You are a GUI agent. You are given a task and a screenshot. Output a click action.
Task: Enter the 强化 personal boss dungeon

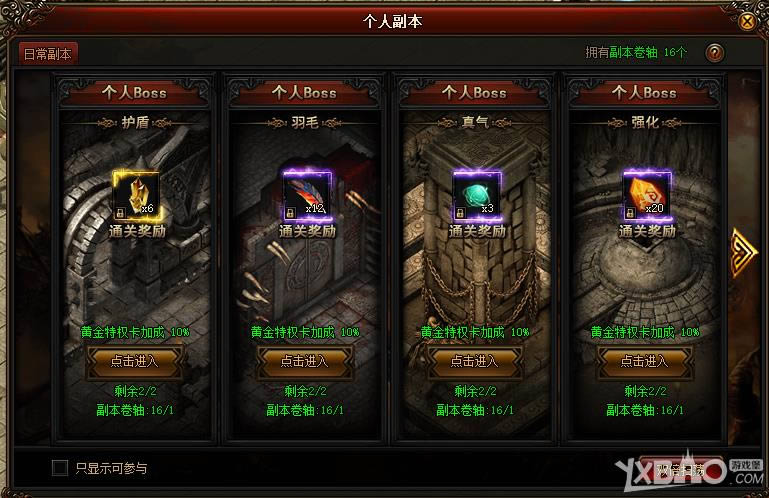646,361
